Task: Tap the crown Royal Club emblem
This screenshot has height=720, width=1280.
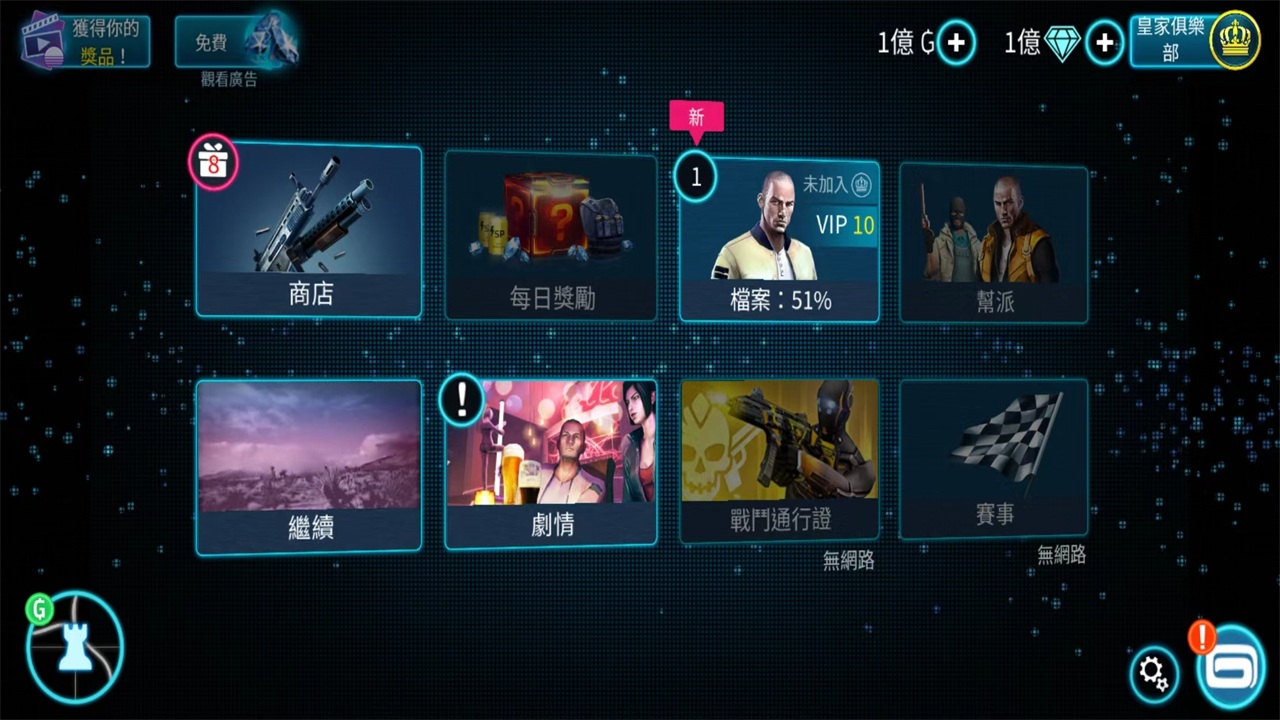Action: coord(1236,42)
